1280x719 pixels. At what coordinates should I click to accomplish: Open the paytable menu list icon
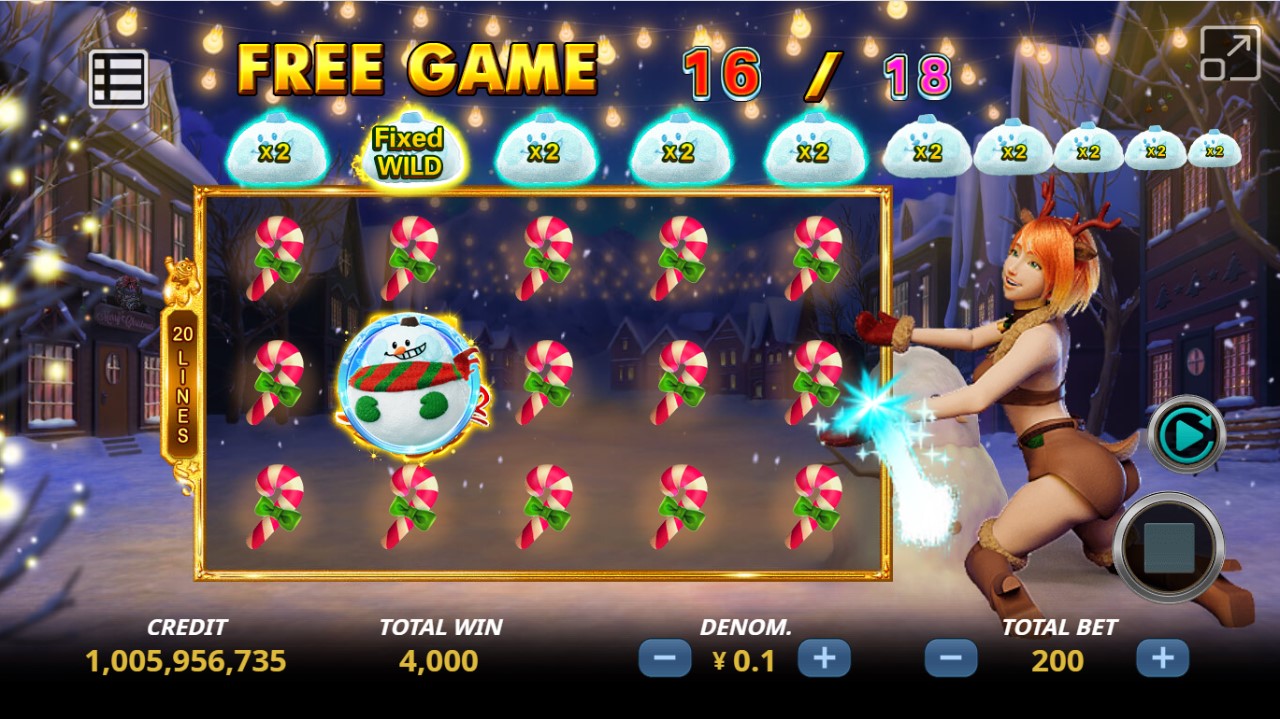point(118,79)
